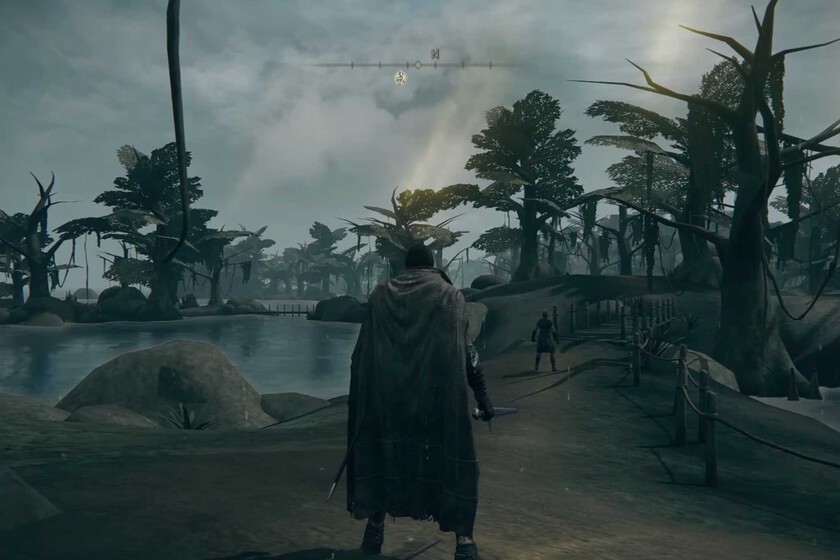The image size is (840, 560).
Task: Click the compass bar at the top
Action: point(418,65)
